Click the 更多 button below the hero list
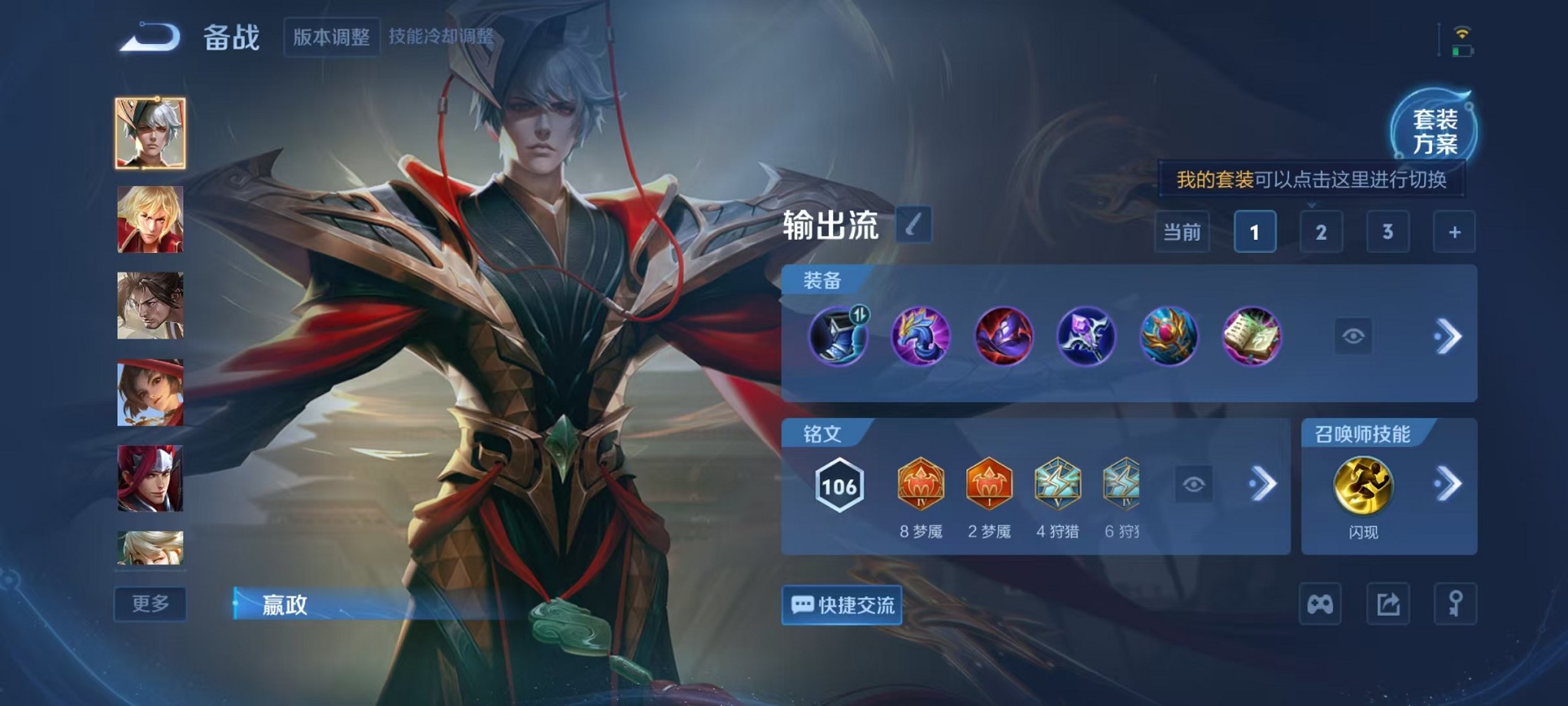Image resolution: width=1568 pixels, height=706 pixels. click(x=149, y=605)
